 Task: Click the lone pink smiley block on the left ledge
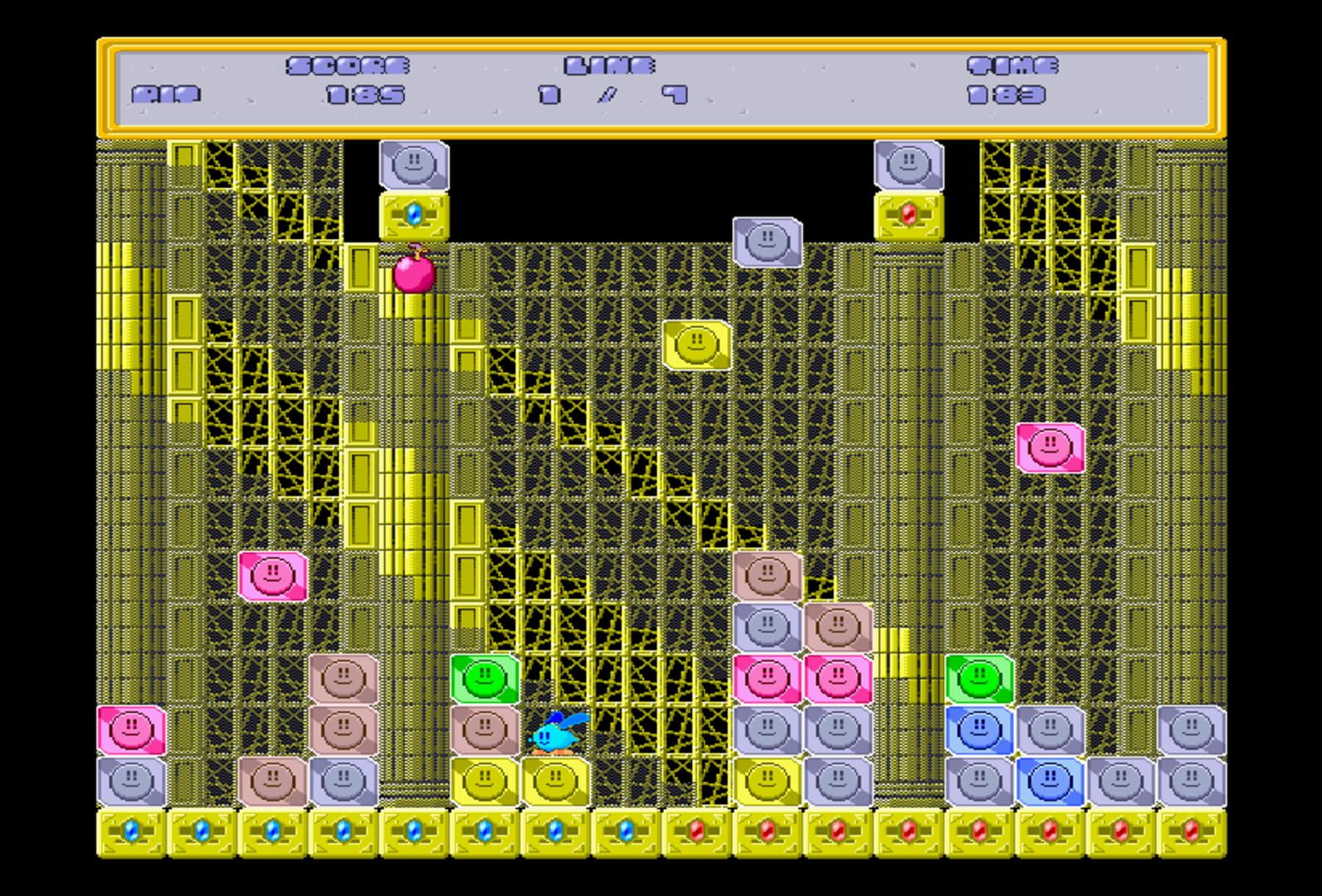point(274,577)
